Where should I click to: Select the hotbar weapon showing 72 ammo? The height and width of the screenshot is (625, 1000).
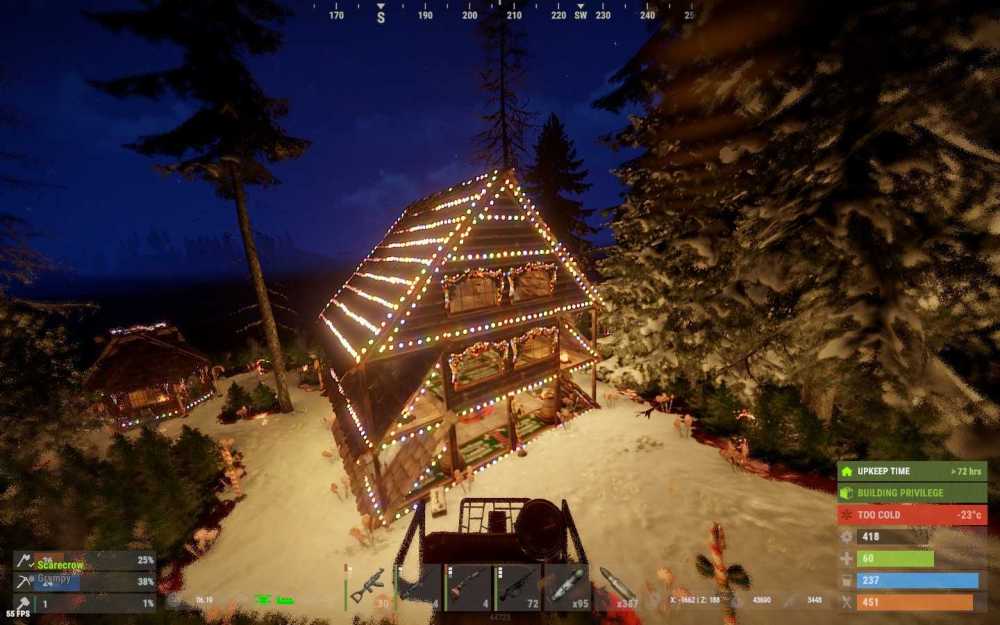click(519, 586)
